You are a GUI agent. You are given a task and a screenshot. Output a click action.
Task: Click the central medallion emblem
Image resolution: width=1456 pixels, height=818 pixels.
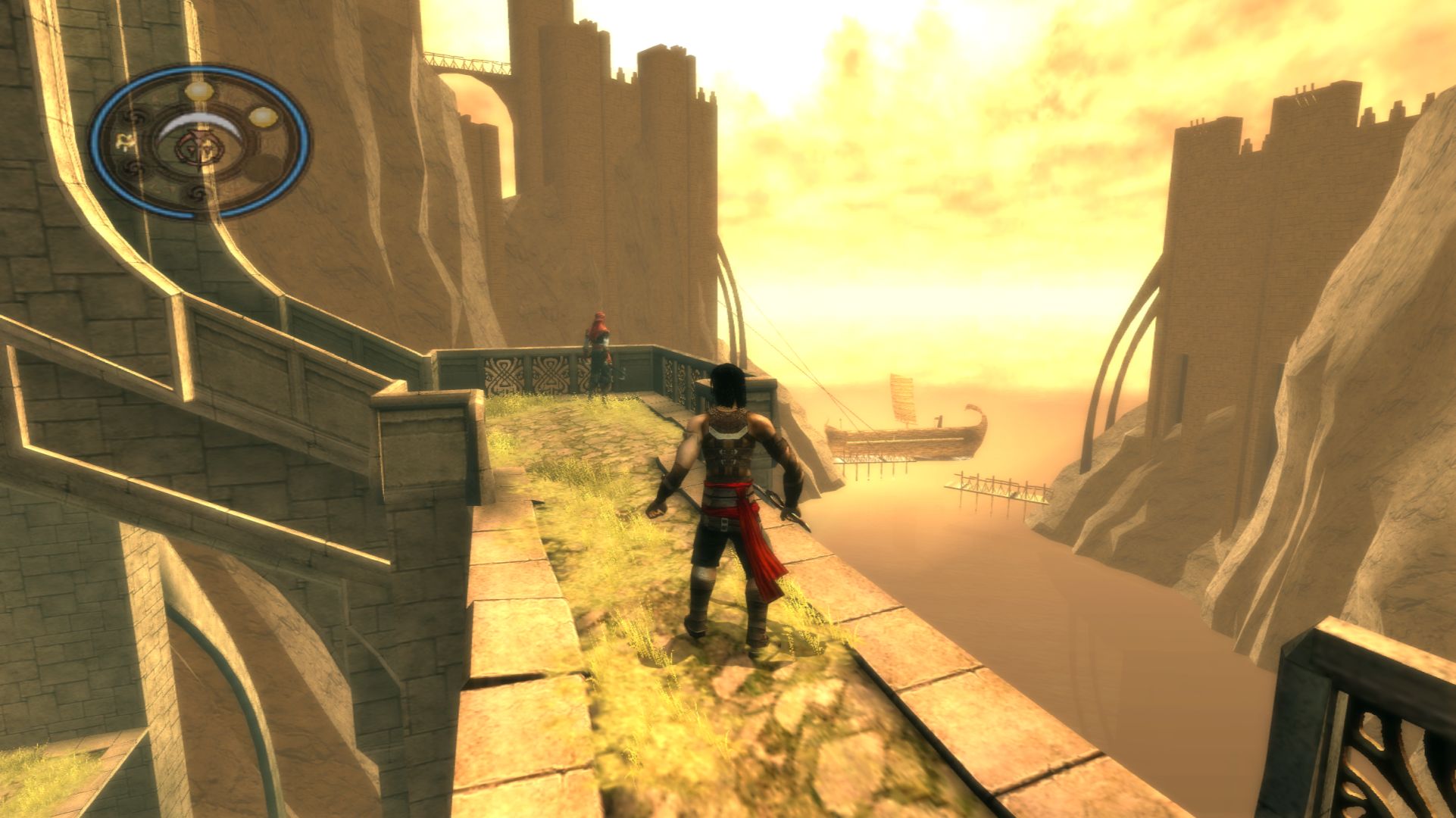coord(198,146)
